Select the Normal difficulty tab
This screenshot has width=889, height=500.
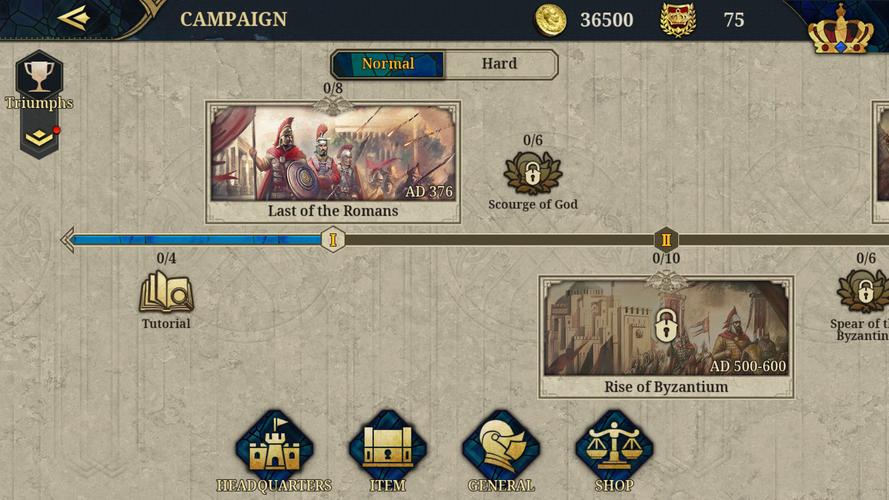388,64
